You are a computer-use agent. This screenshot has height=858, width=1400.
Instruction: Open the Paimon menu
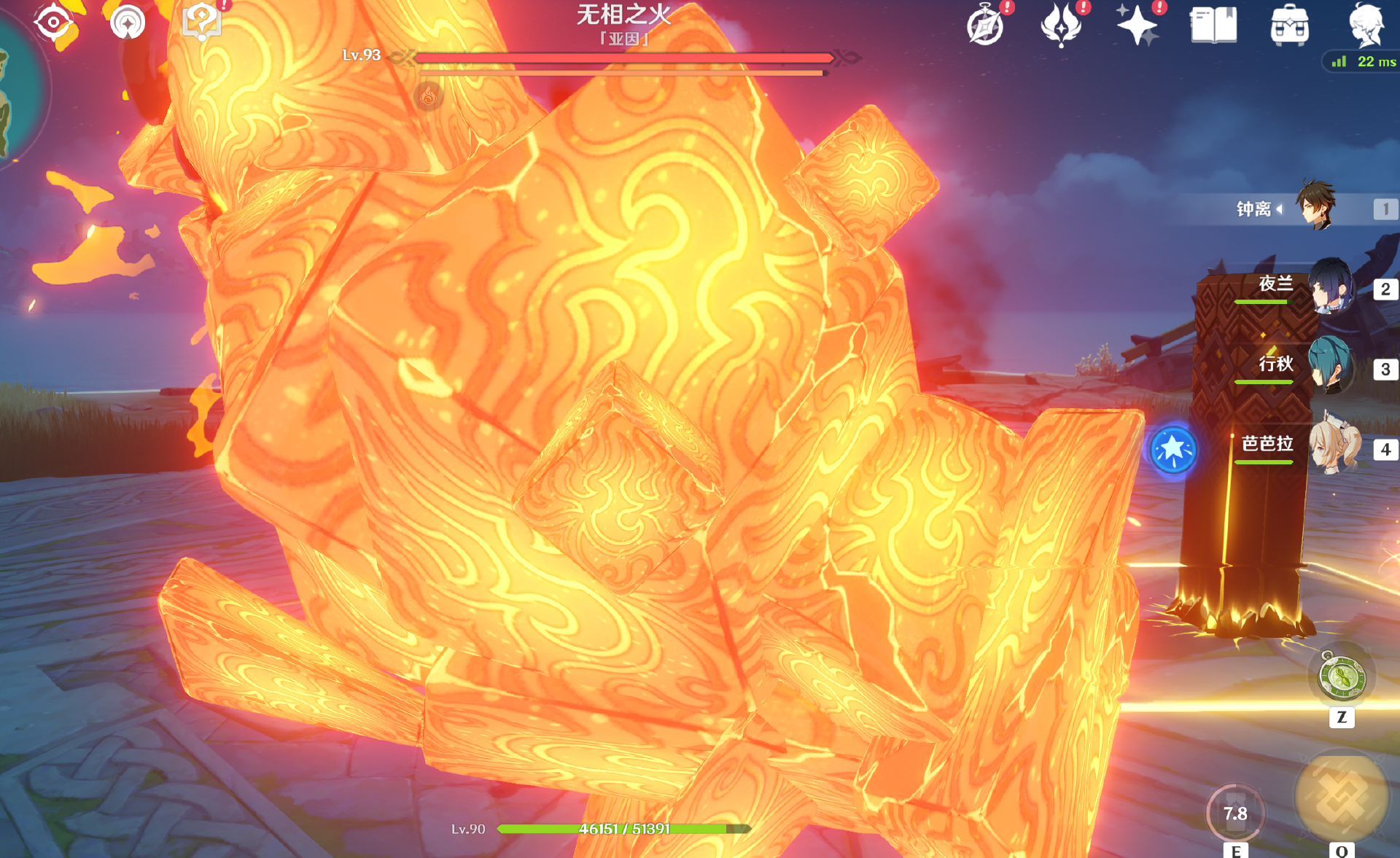1371,26
